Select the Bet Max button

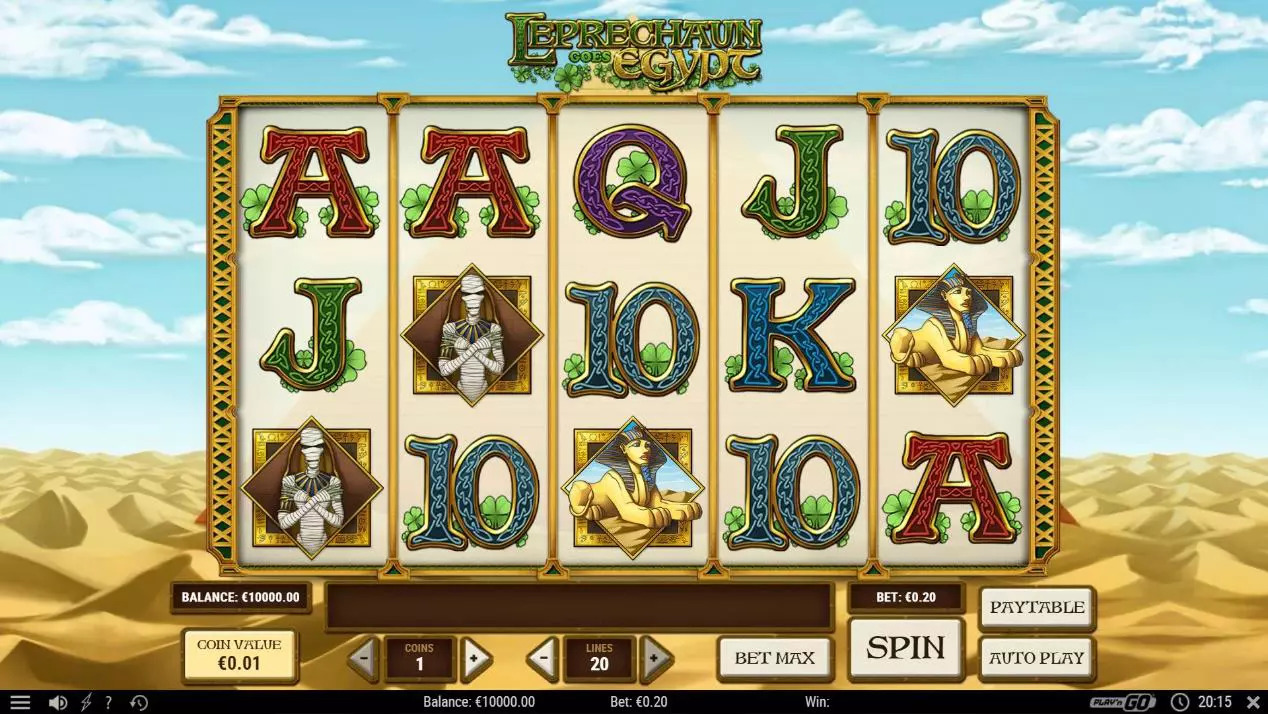(x=775, y=658)
